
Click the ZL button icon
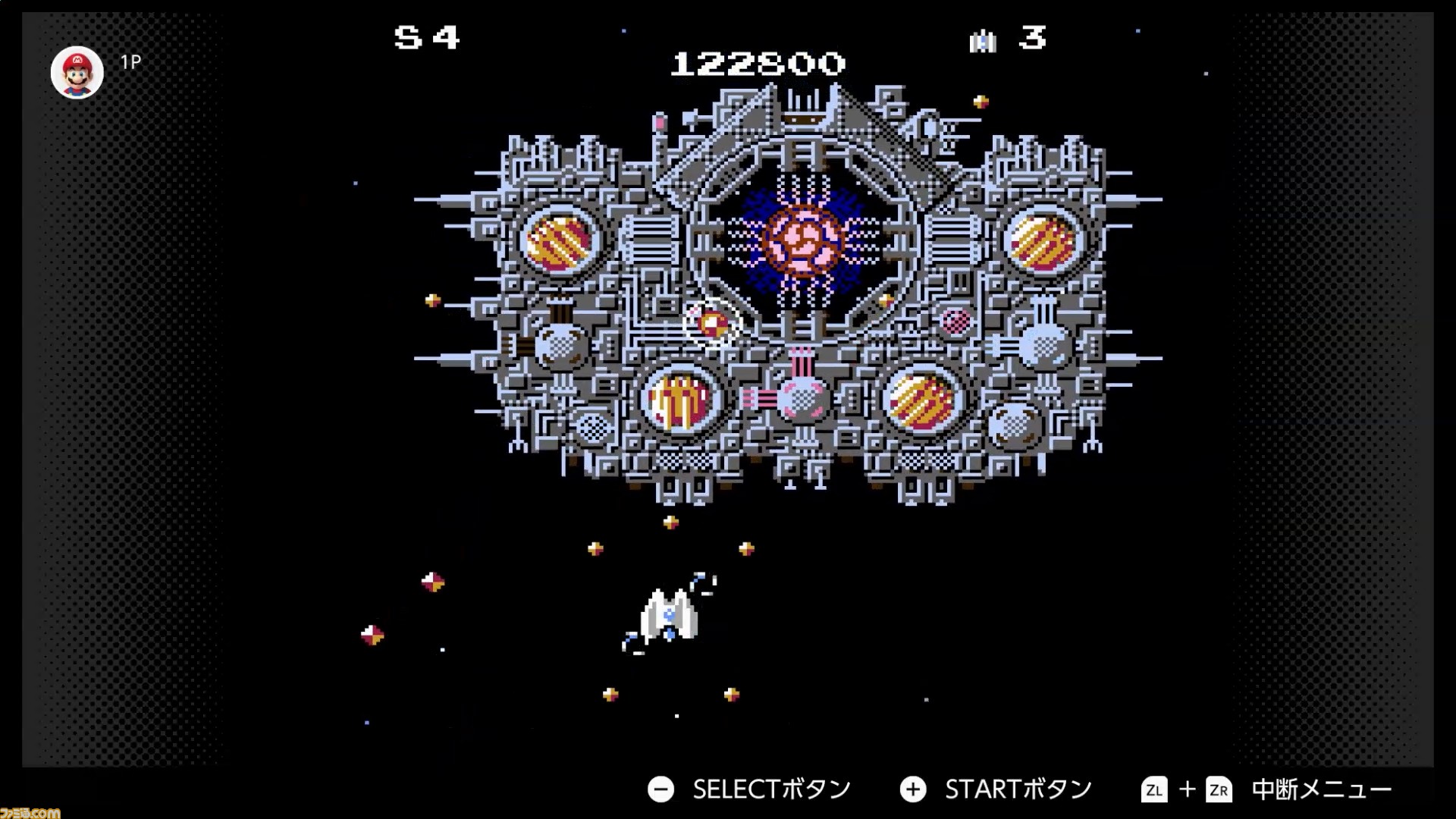[1155, 789]
